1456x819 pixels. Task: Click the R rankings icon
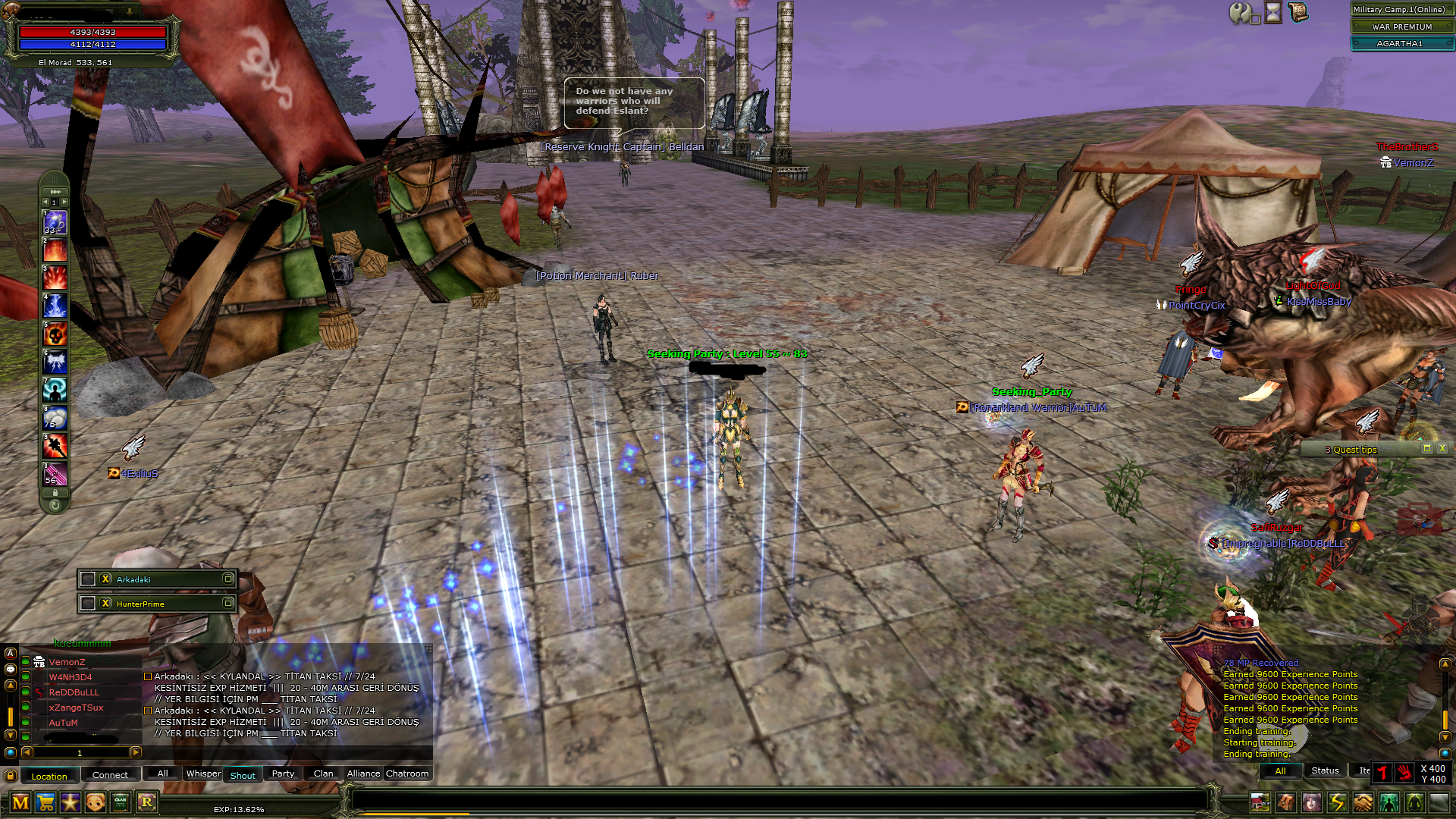(x=147, y=802)
